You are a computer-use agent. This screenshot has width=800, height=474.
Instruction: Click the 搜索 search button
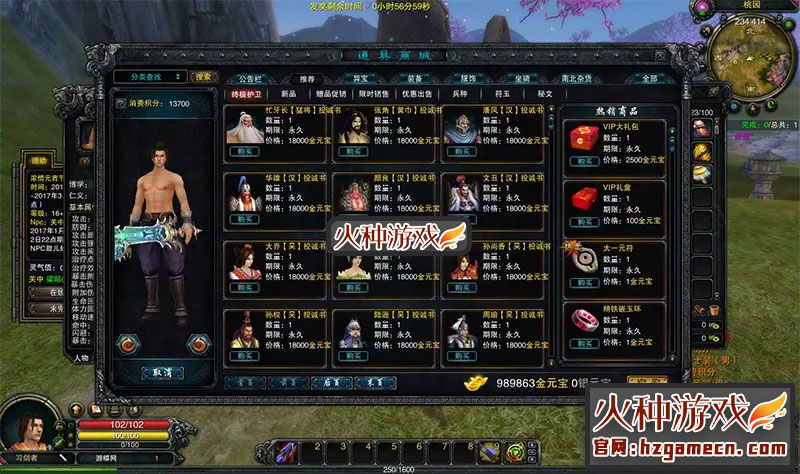point(204,76)
